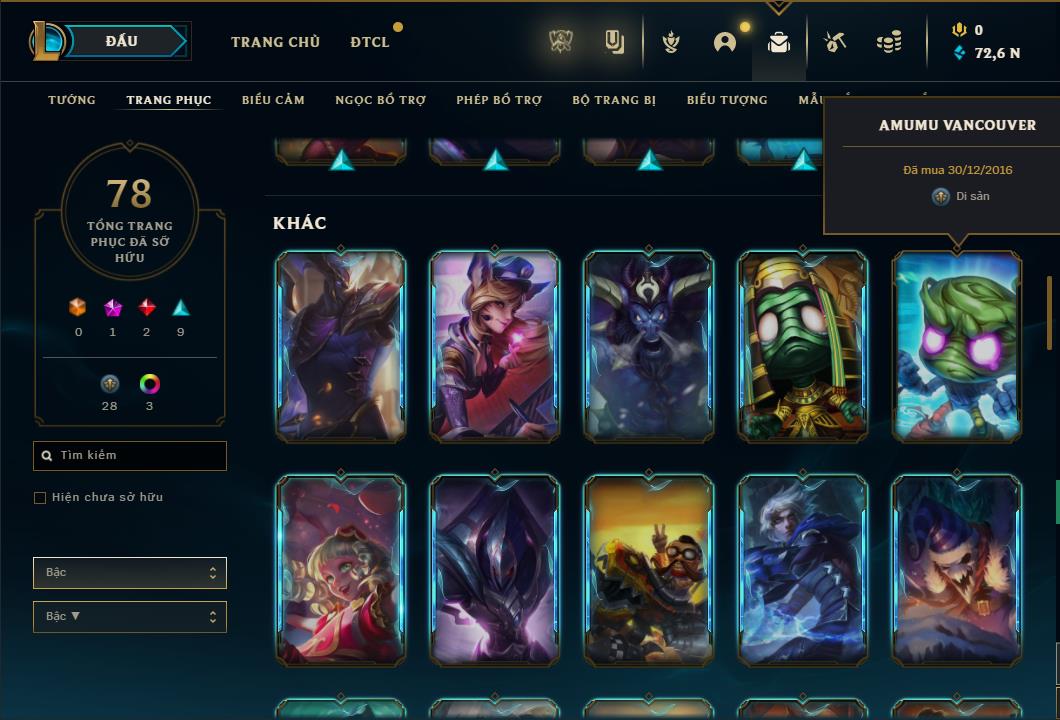This screenshot has height=720, width=1060.
Task: Open the challenges laurel-flame icon
Action: (672, 42)
